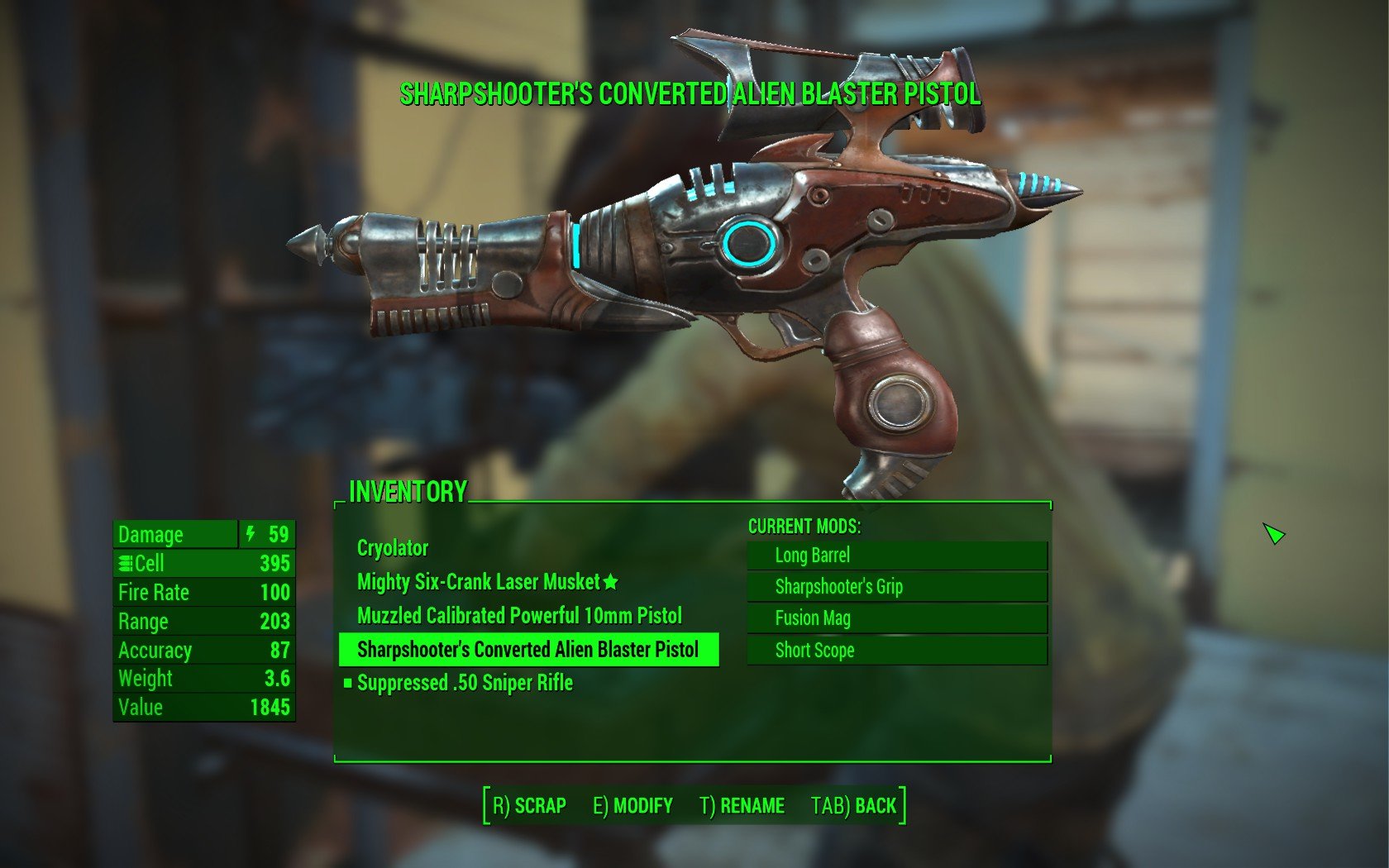Pick the Suppressed .50 Sniper Rifle
The height and width of the screenshot is (868, 1389).
click(x=465, y=683)
